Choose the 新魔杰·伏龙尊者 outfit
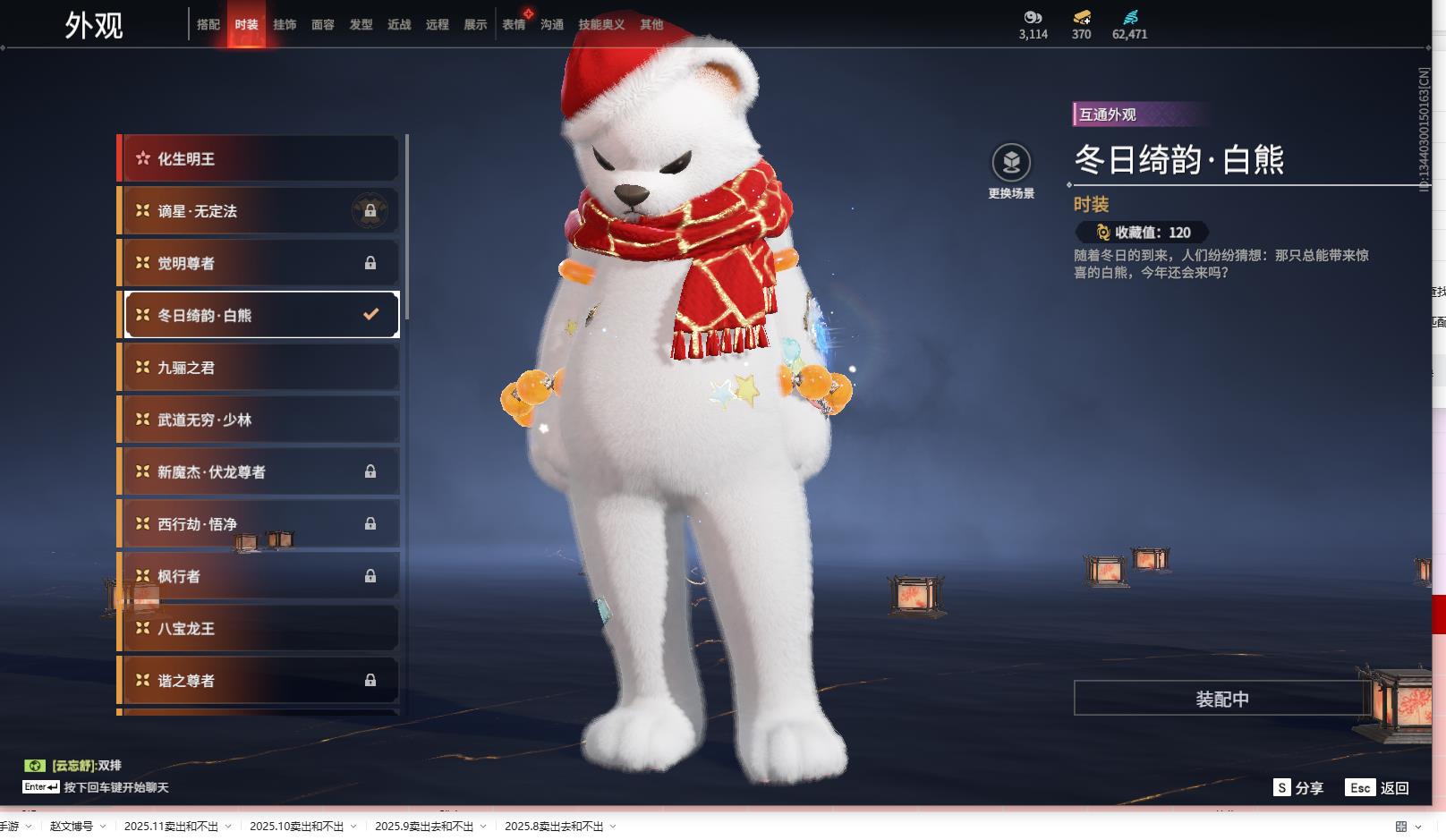 point(259,471)
